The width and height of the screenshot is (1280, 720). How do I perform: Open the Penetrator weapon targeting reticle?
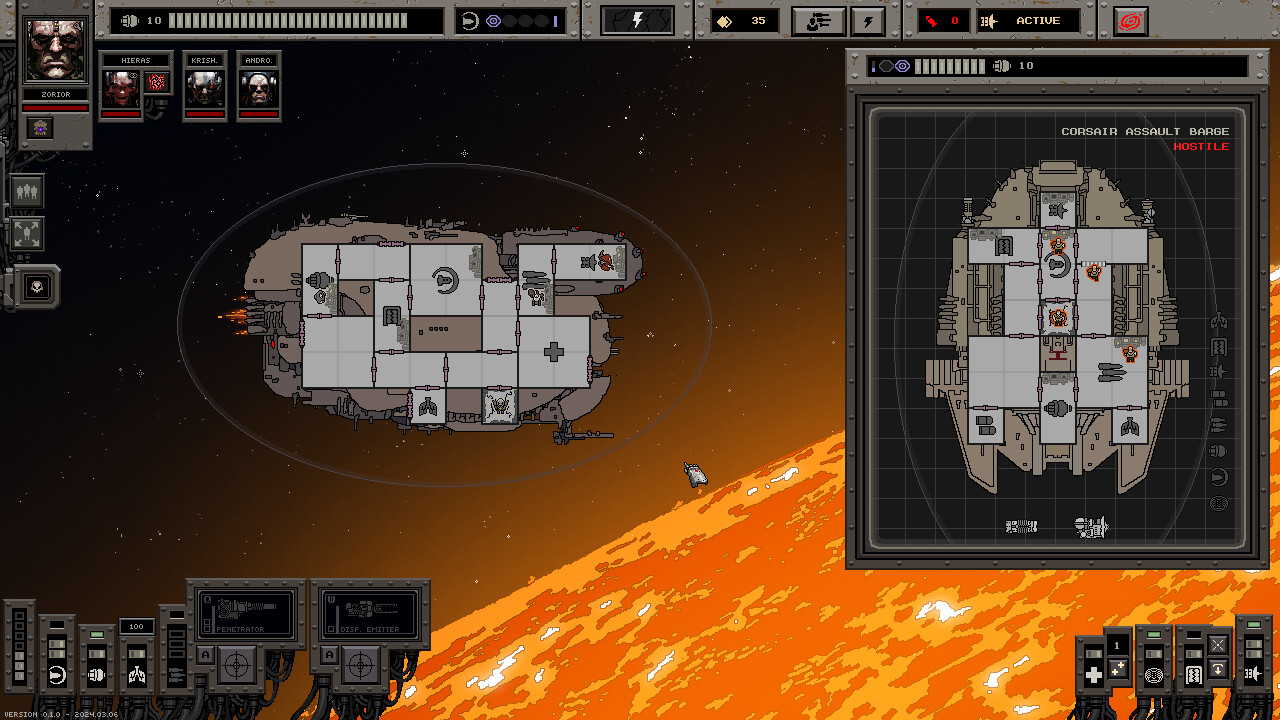click(x=236, y=665)
